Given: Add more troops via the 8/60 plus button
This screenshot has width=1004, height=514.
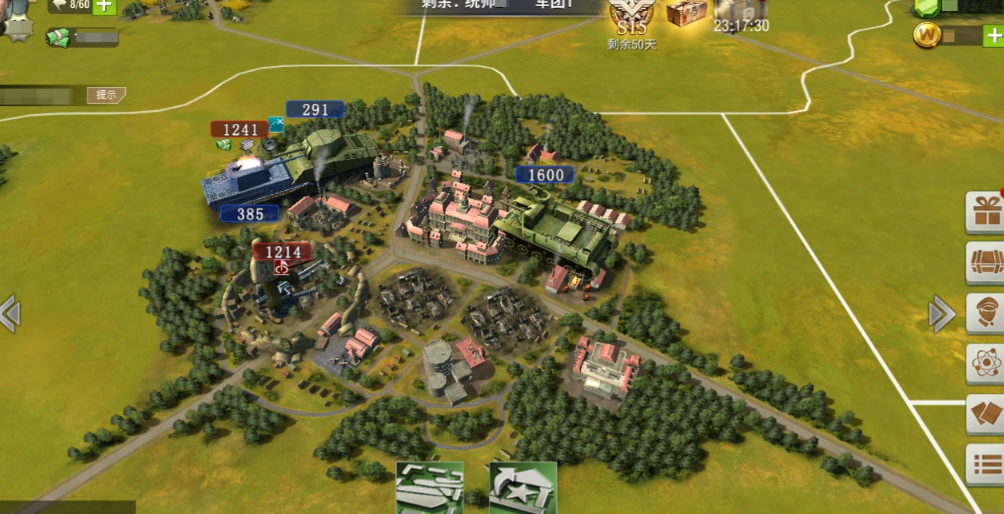Looking at the screenshot, I should click(104, 6).
